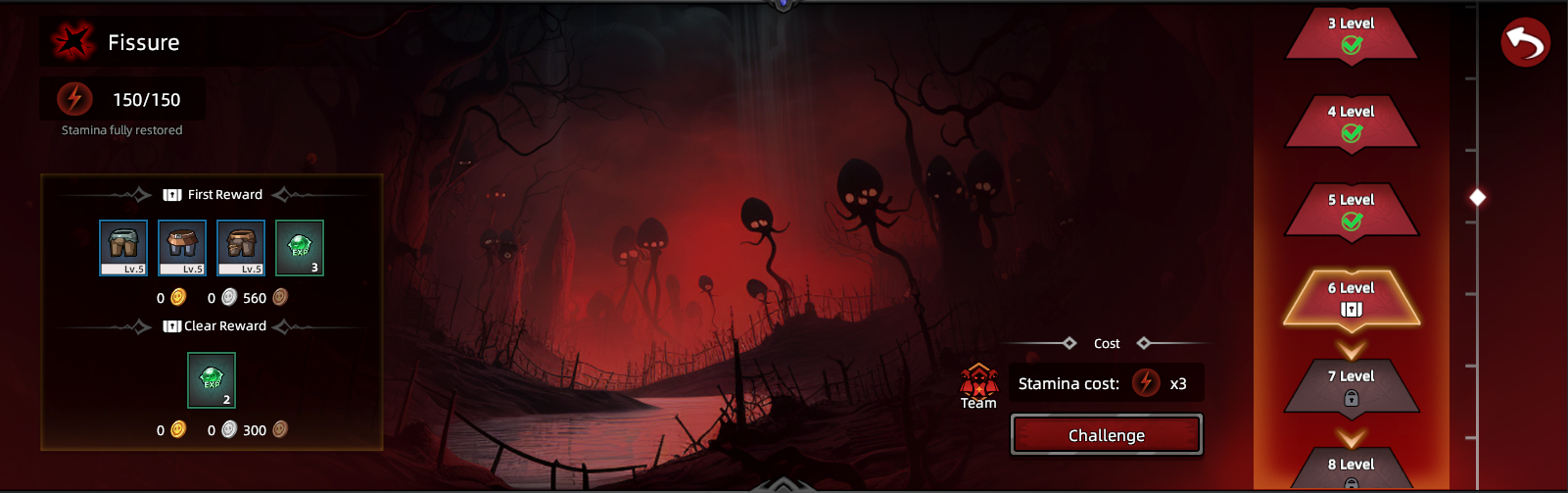Inspect the teal-belted Lv.5 pants reward
The image size is (1568, 493).
123,248
